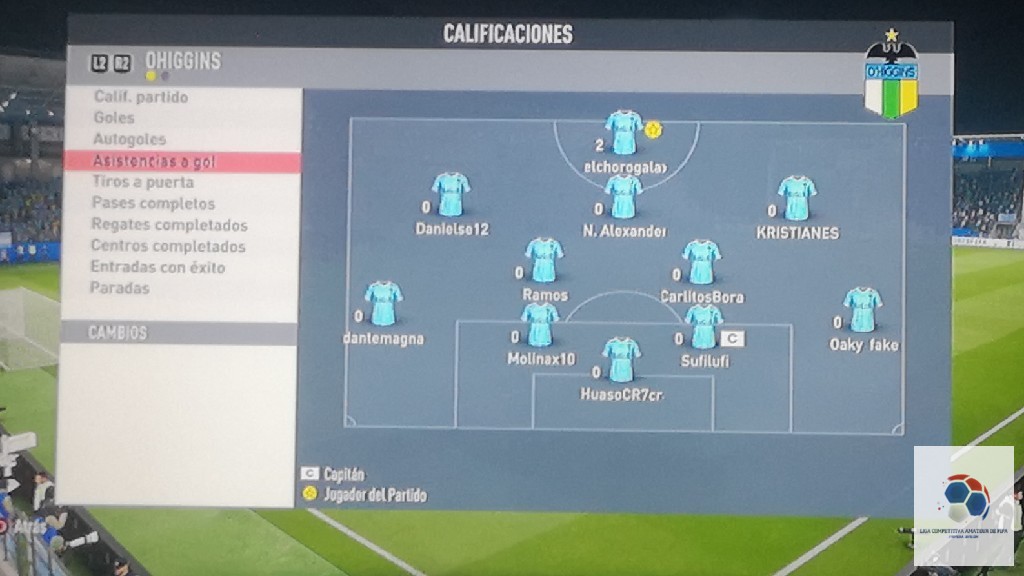Viewport: 1024px width, 576px height.
Task: Show Pases completos stats
Action: click(153, 204)
